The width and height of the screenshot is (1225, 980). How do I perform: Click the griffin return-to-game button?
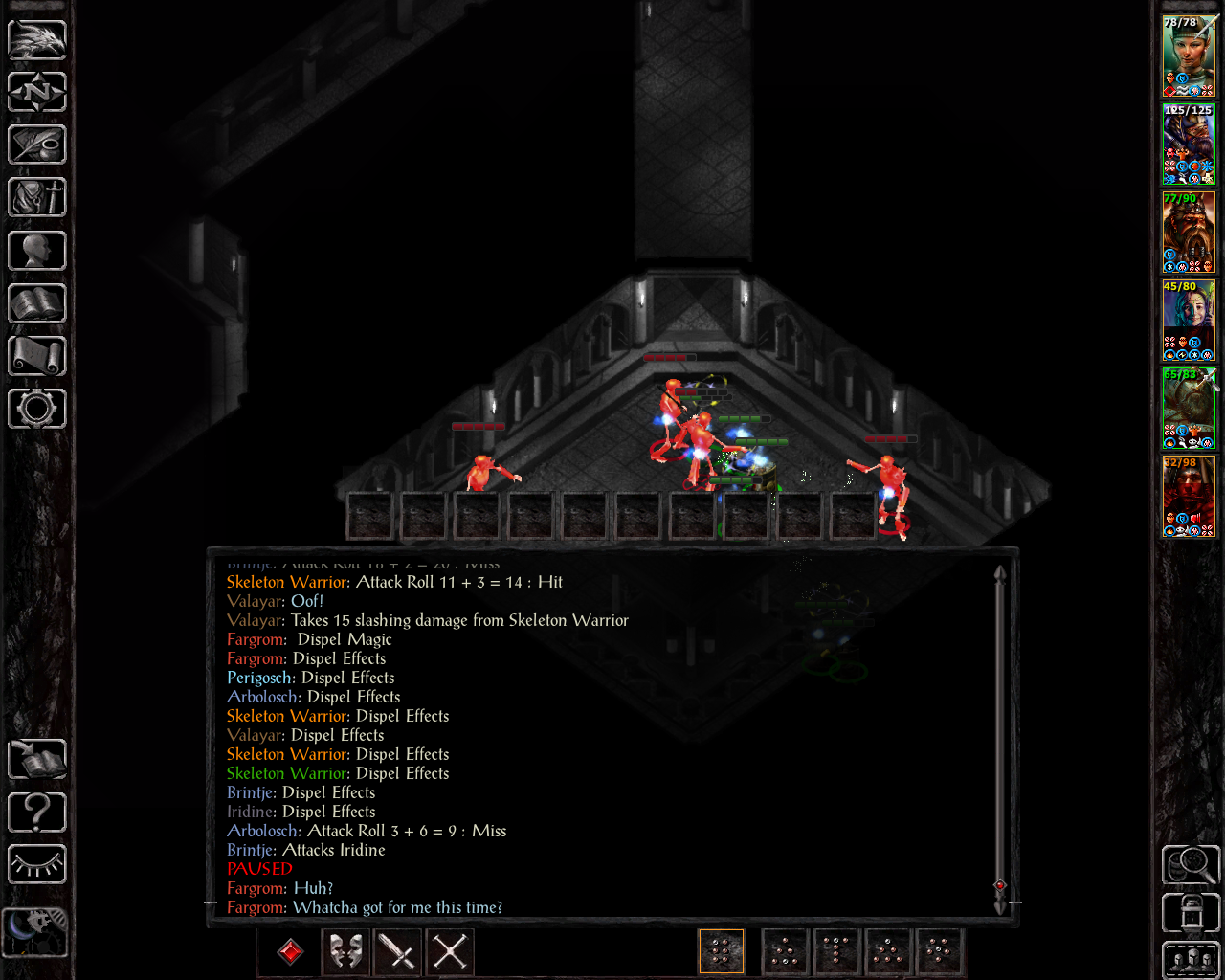[x=37, y=39]
